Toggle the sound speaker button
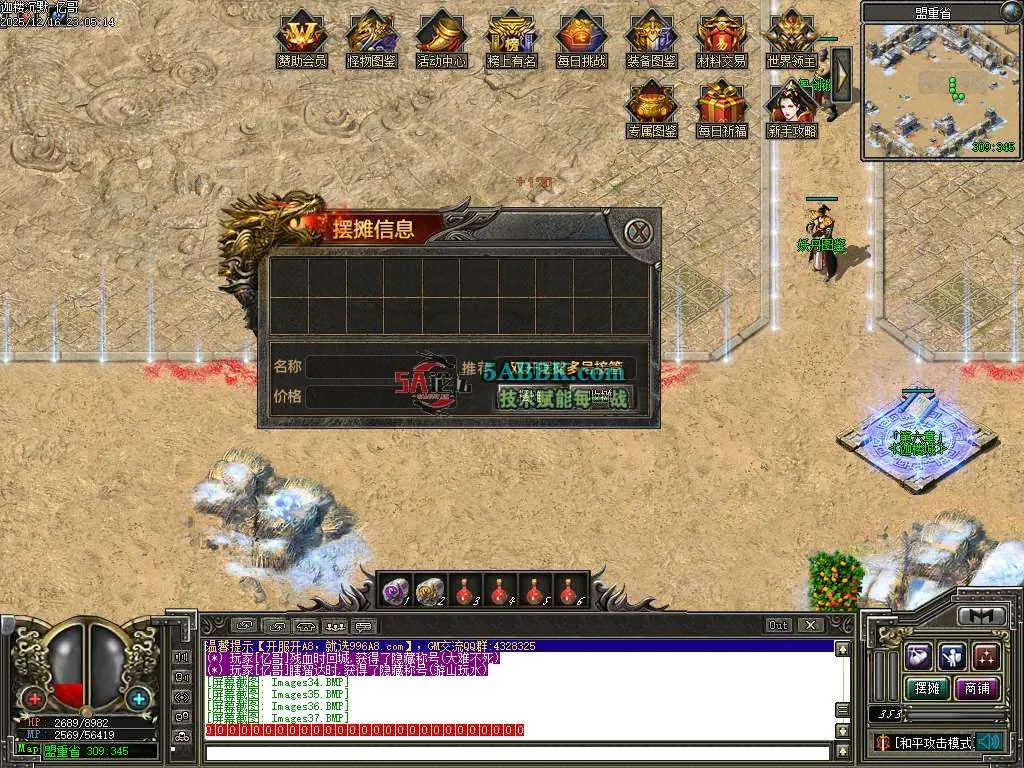1024x768 pixels. pos(989,741)
